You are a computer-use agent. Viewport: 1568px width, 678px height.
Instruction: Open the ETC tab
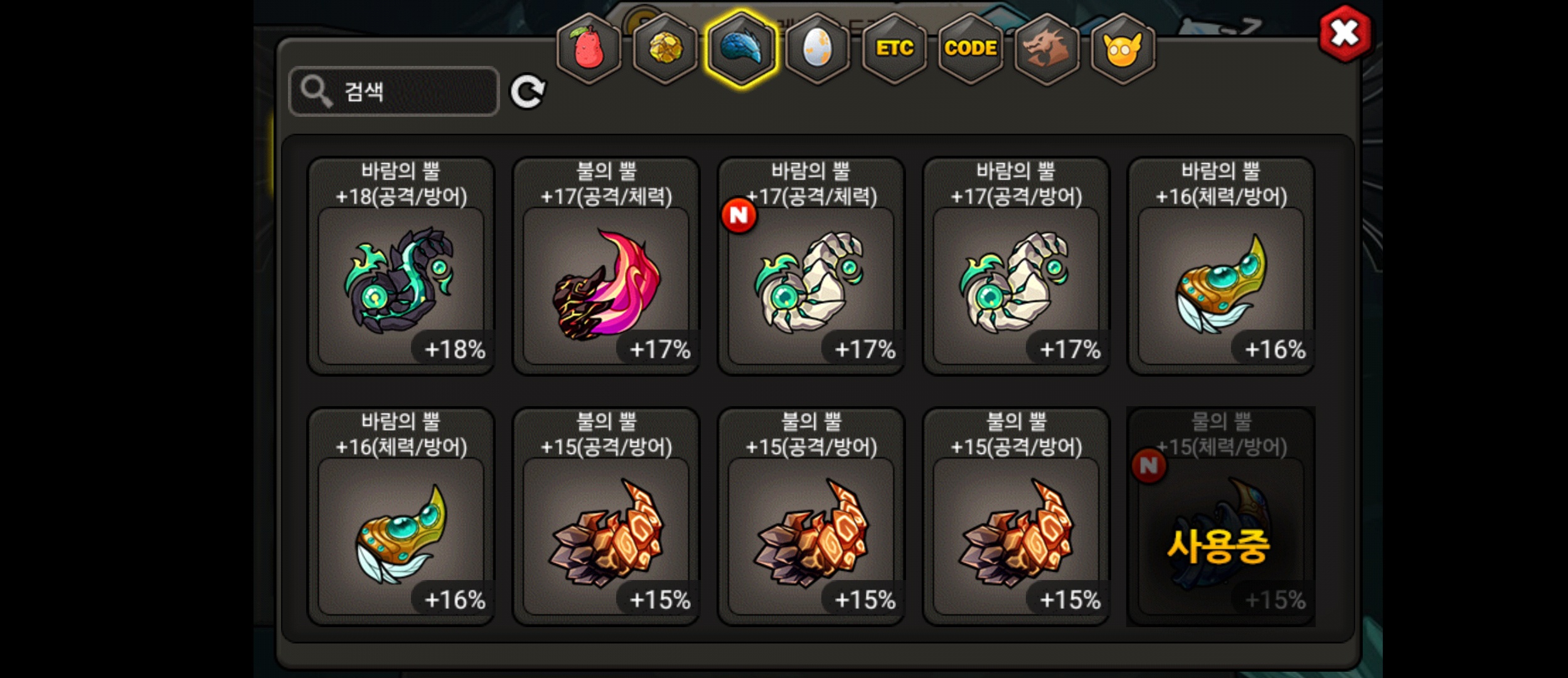coord(894,48)
